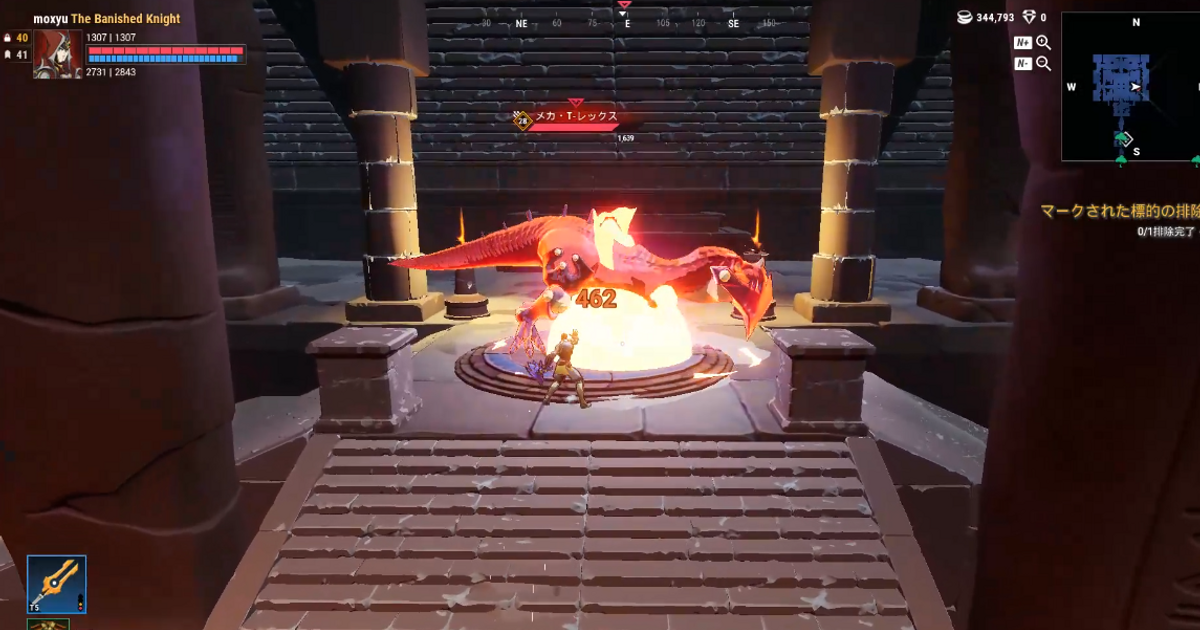Open the dungeon minimap
The height and width of the screenshot is (630, 1200).
1129,87
